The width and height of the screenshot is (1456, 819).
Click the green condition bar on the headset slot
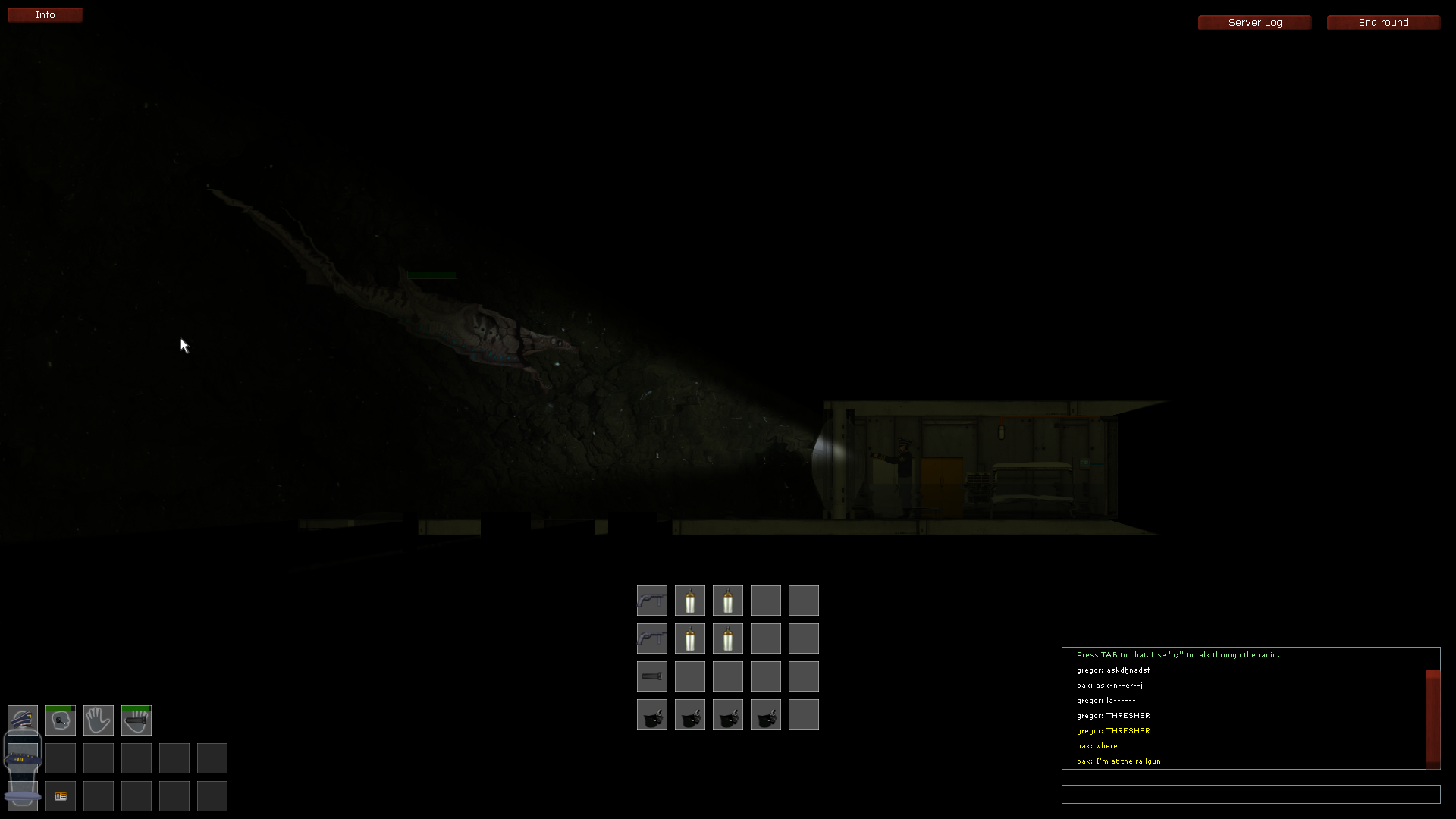pos(58,708)
